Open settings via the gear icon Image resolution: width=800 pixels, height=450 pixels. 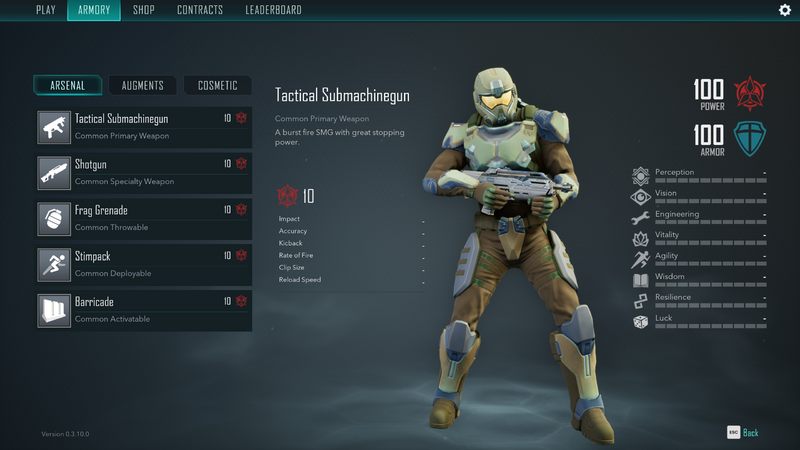pos(784,10)
